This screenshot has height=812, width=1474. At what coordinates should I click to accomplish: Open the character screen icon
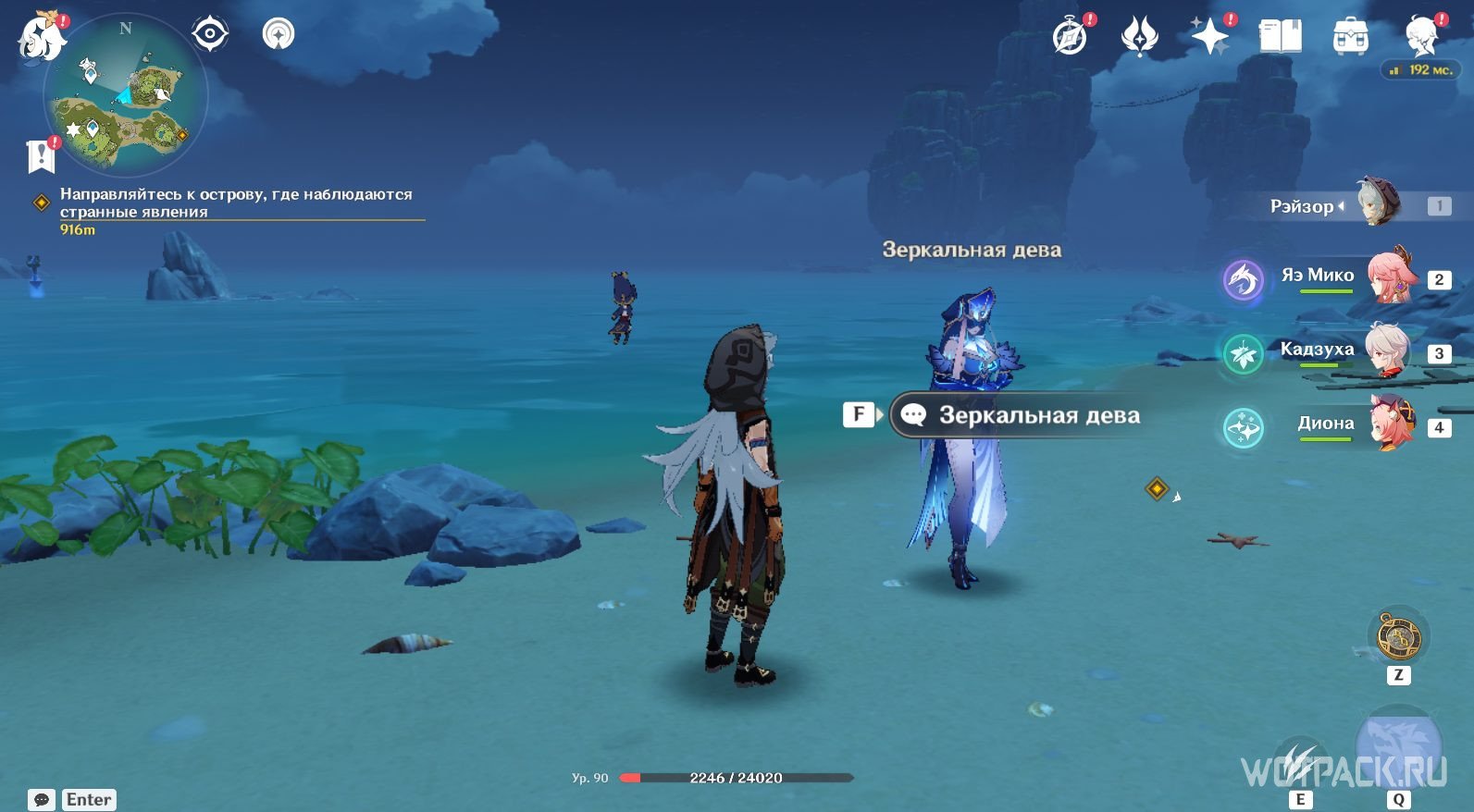click(1420, 37)
